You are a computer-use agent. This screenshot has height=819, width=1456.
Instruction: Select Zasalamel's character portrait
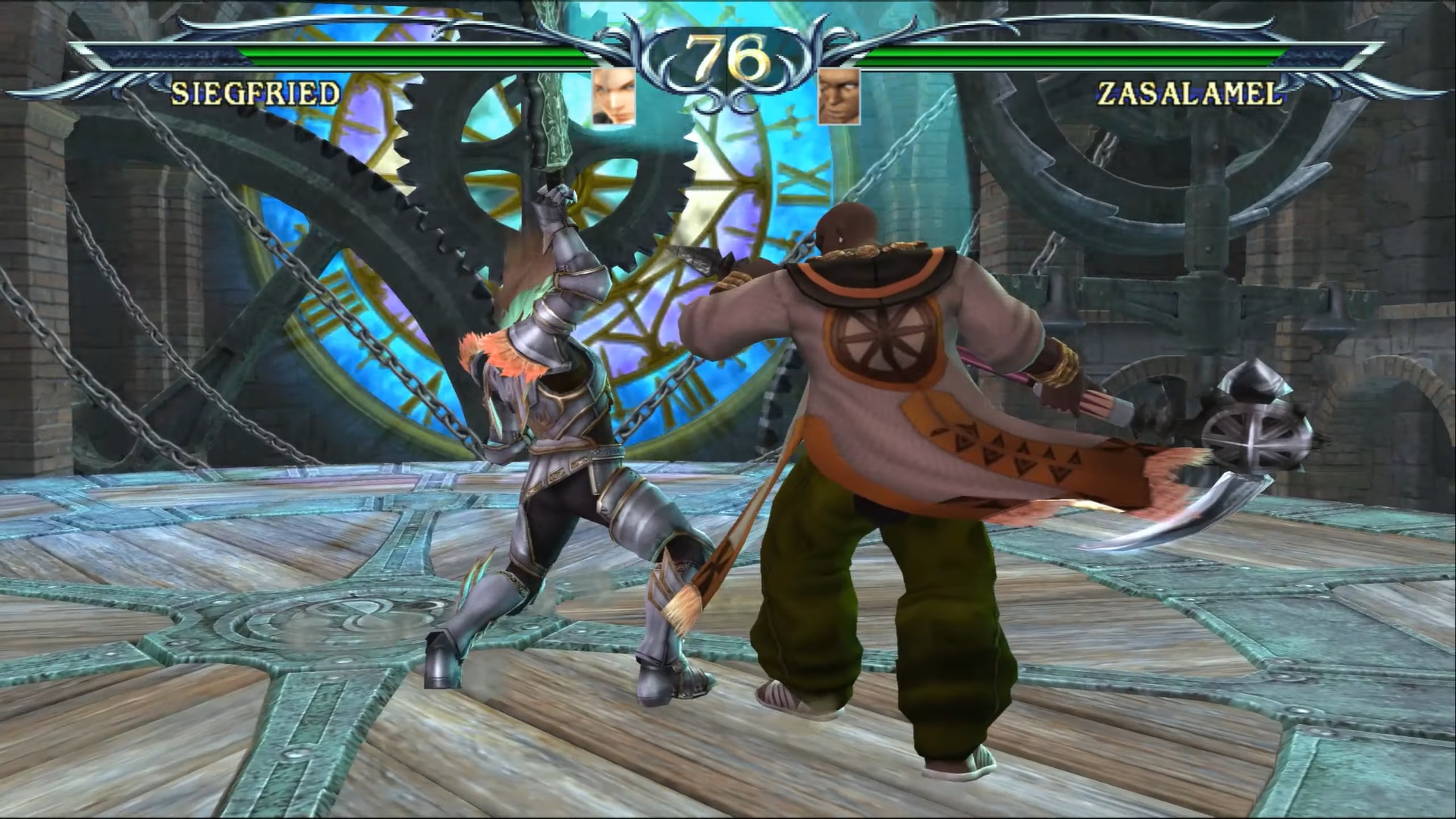(x=839, y=96)
